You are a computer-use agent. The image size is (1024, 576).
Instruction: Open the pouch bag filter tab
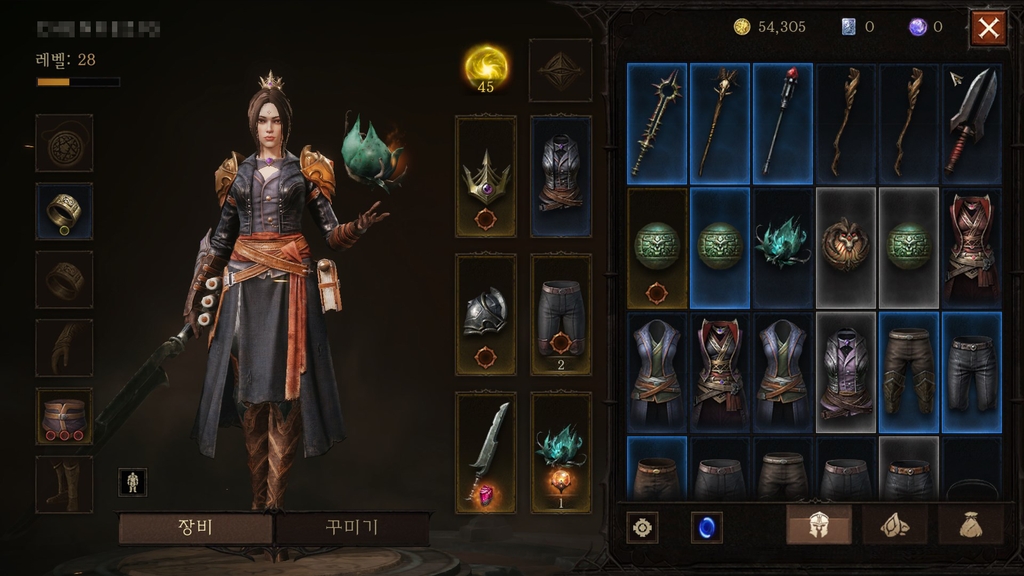[968, 525]
